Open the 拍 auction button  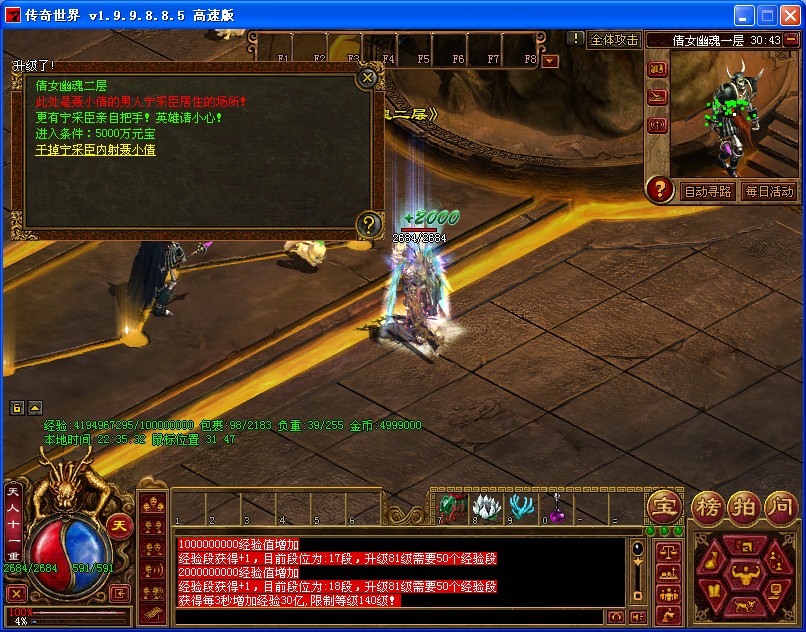pos(743,506)
